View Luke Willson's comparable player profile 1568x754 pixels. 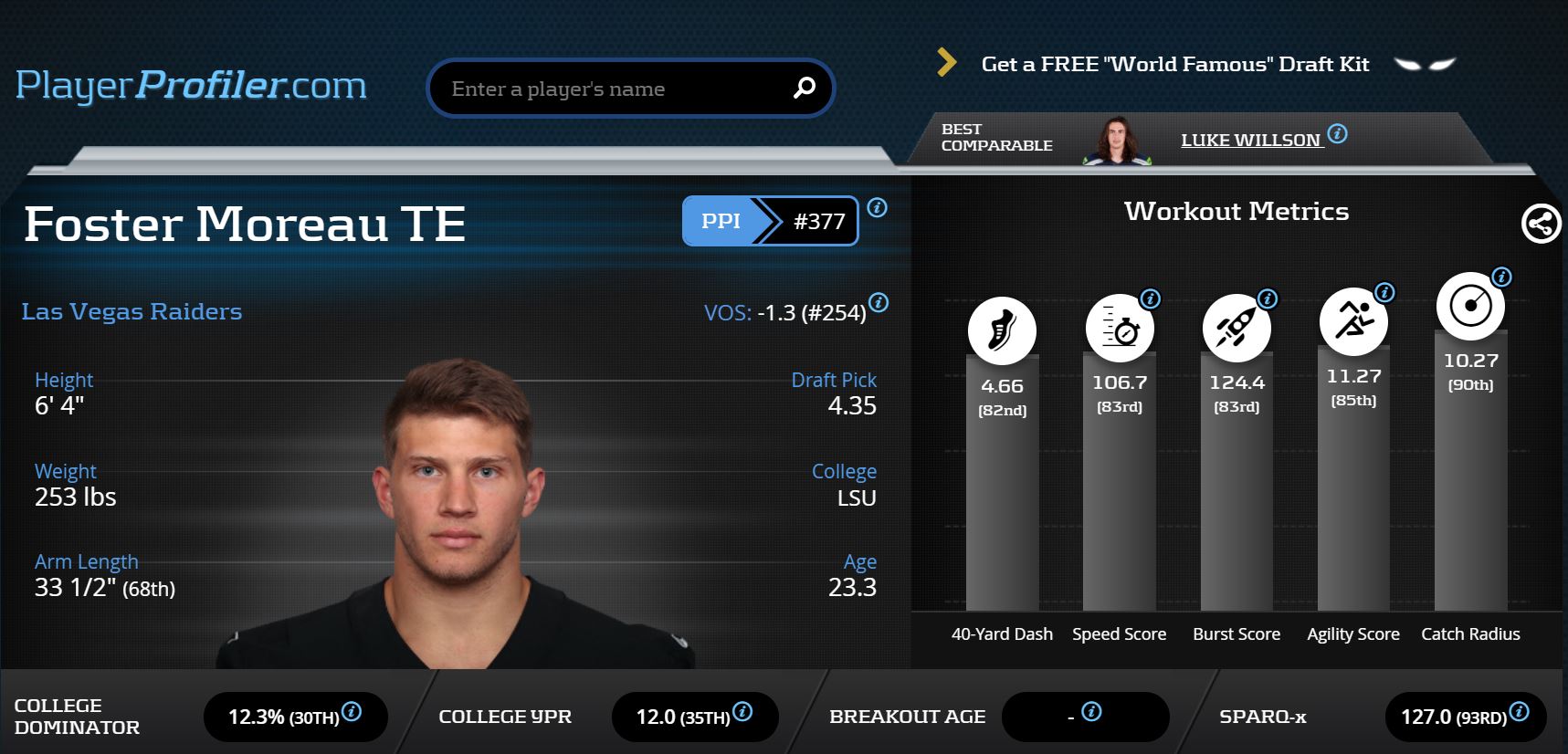[1250, 141]
